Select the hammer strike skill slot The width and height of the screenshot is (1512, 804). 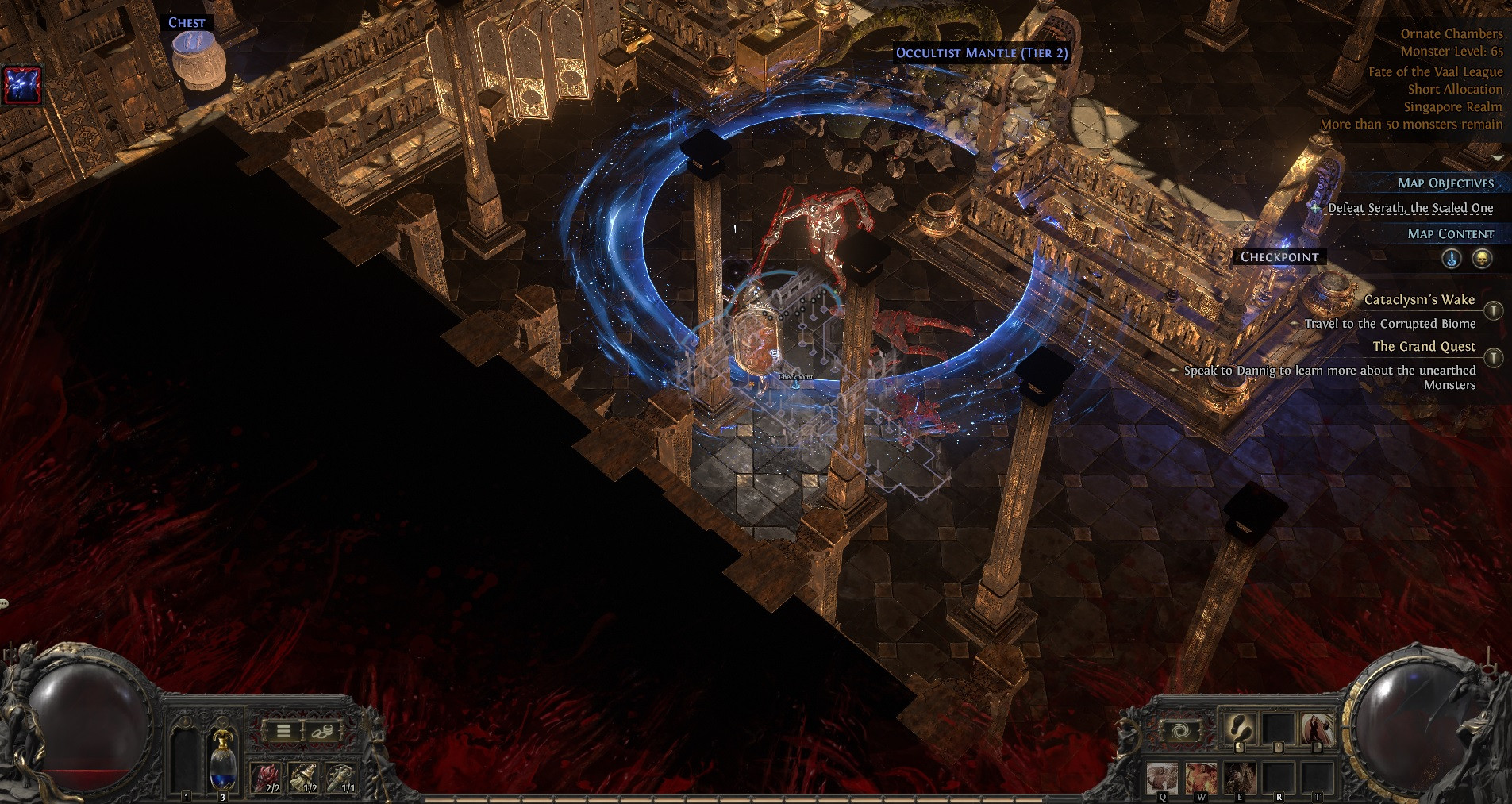click(x=1317, y=729)
